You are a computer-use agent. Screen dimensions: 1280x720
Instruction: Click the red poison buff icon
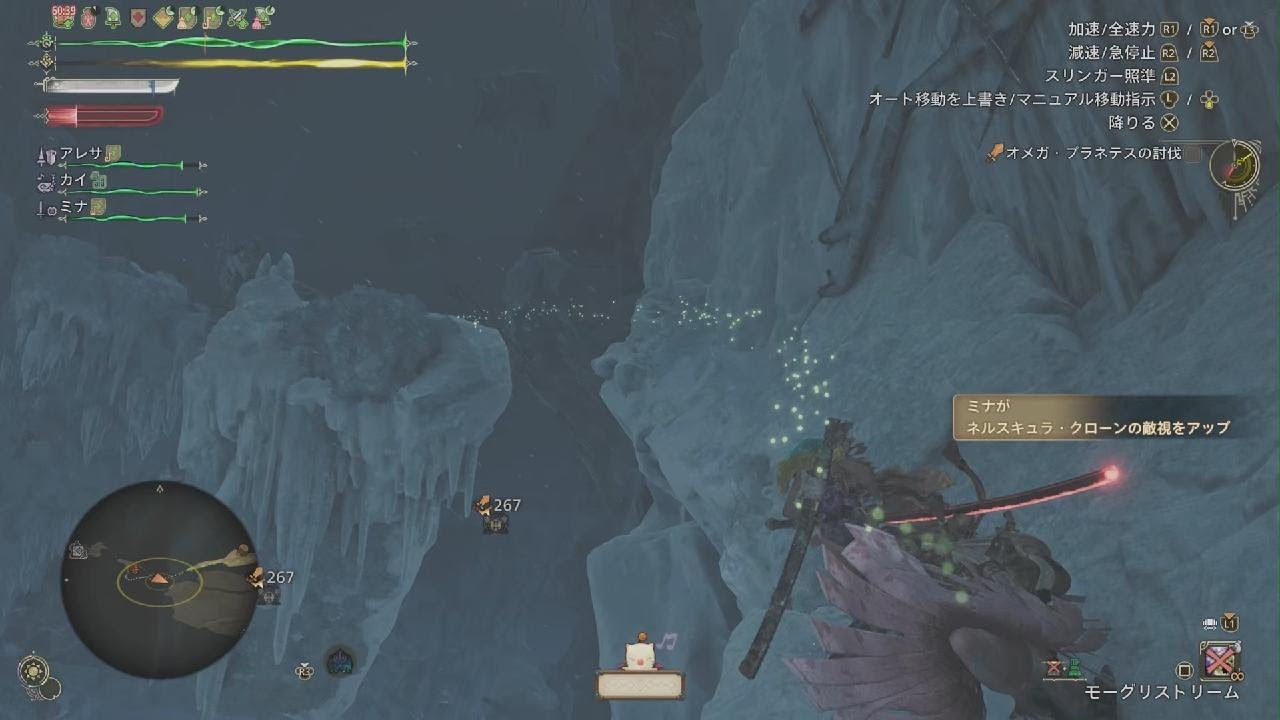point(88,17)
